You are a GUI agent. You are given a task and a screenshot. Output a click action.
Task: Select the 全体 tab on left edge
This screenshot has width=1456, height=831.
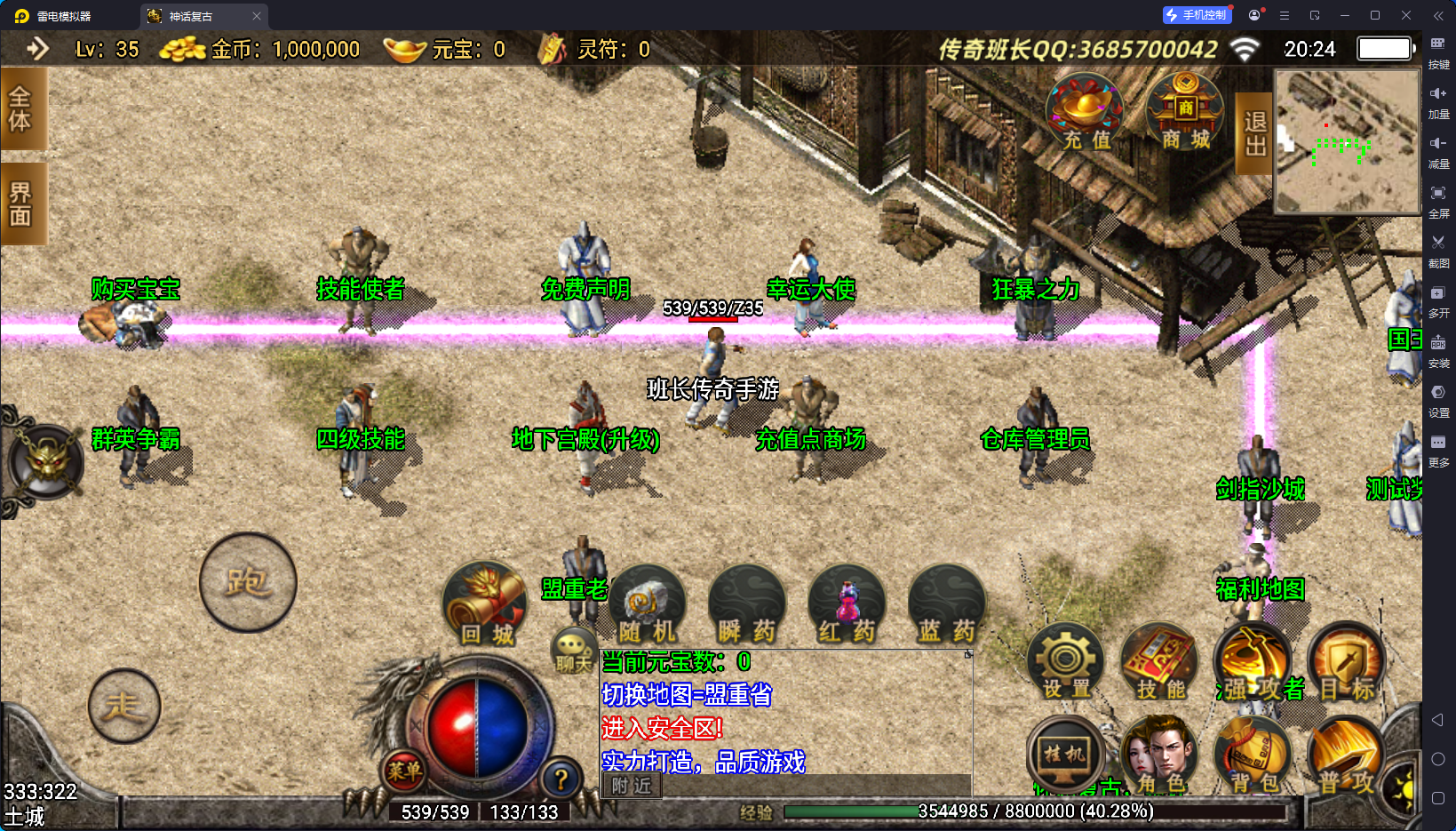(21, 109)
